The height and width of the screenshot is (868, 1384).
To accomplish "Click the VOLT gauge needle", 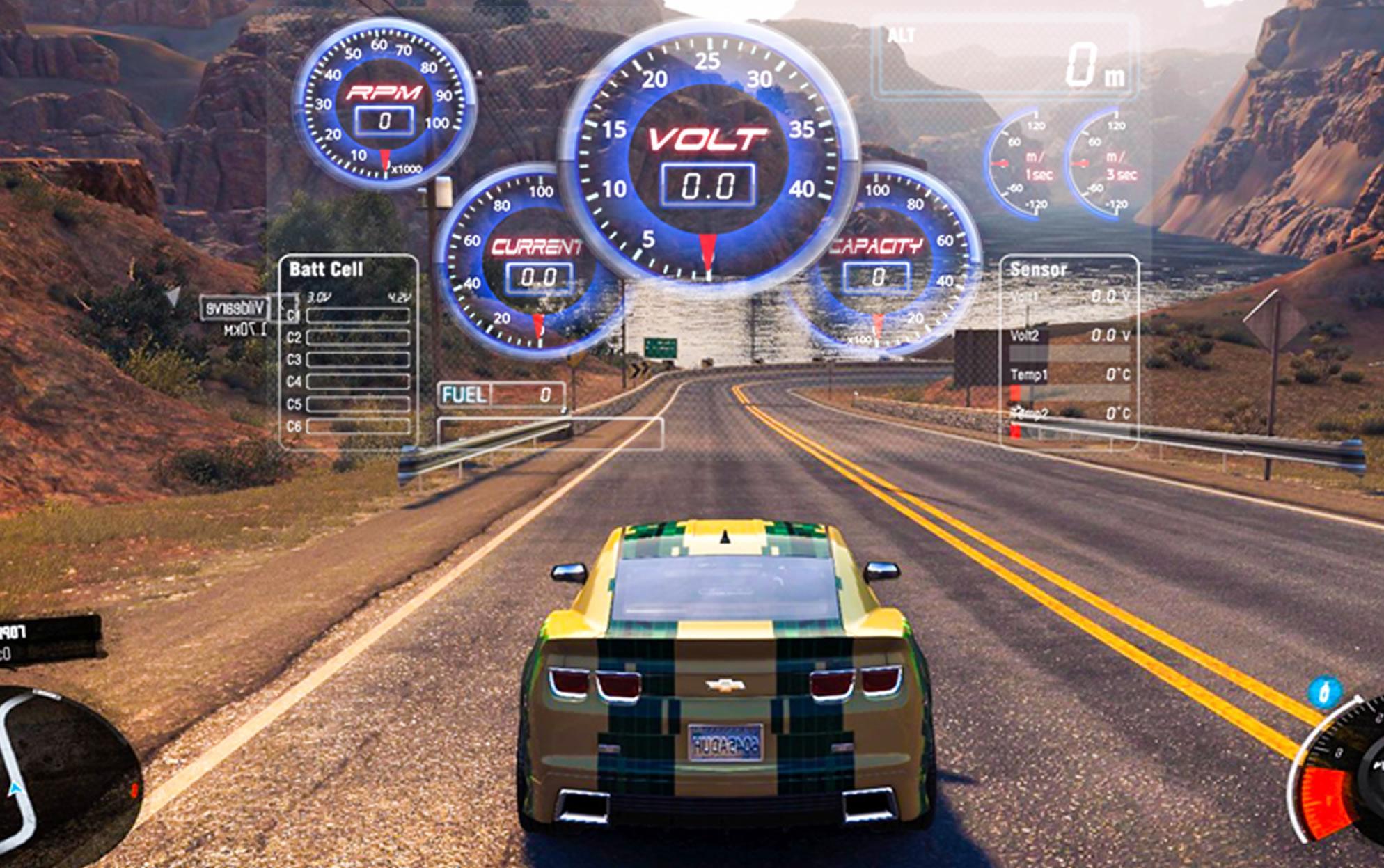I will [708, 251].
